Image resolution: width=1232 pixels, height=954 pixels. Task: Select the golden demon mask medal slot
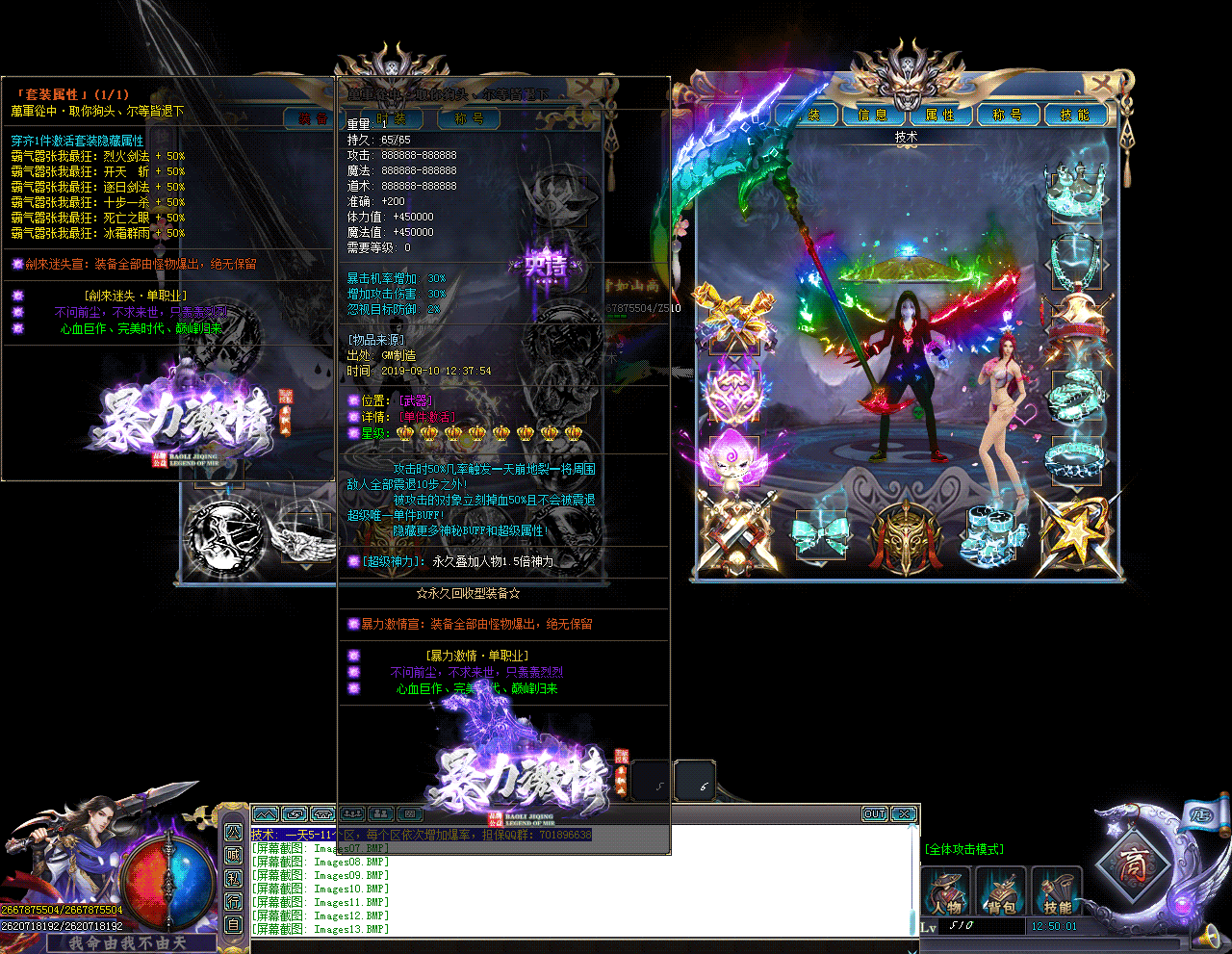coord(905,533)
